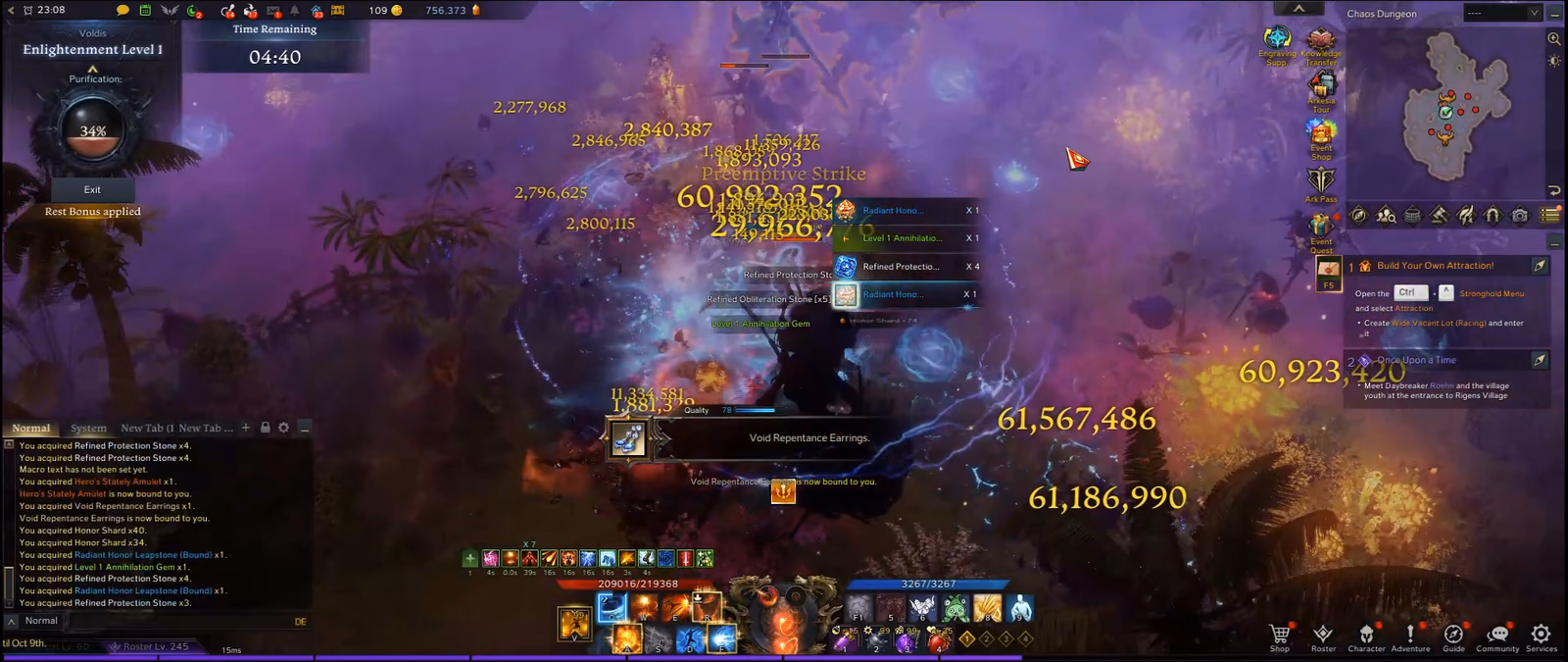Open the Roster menu

point(1323,636)
